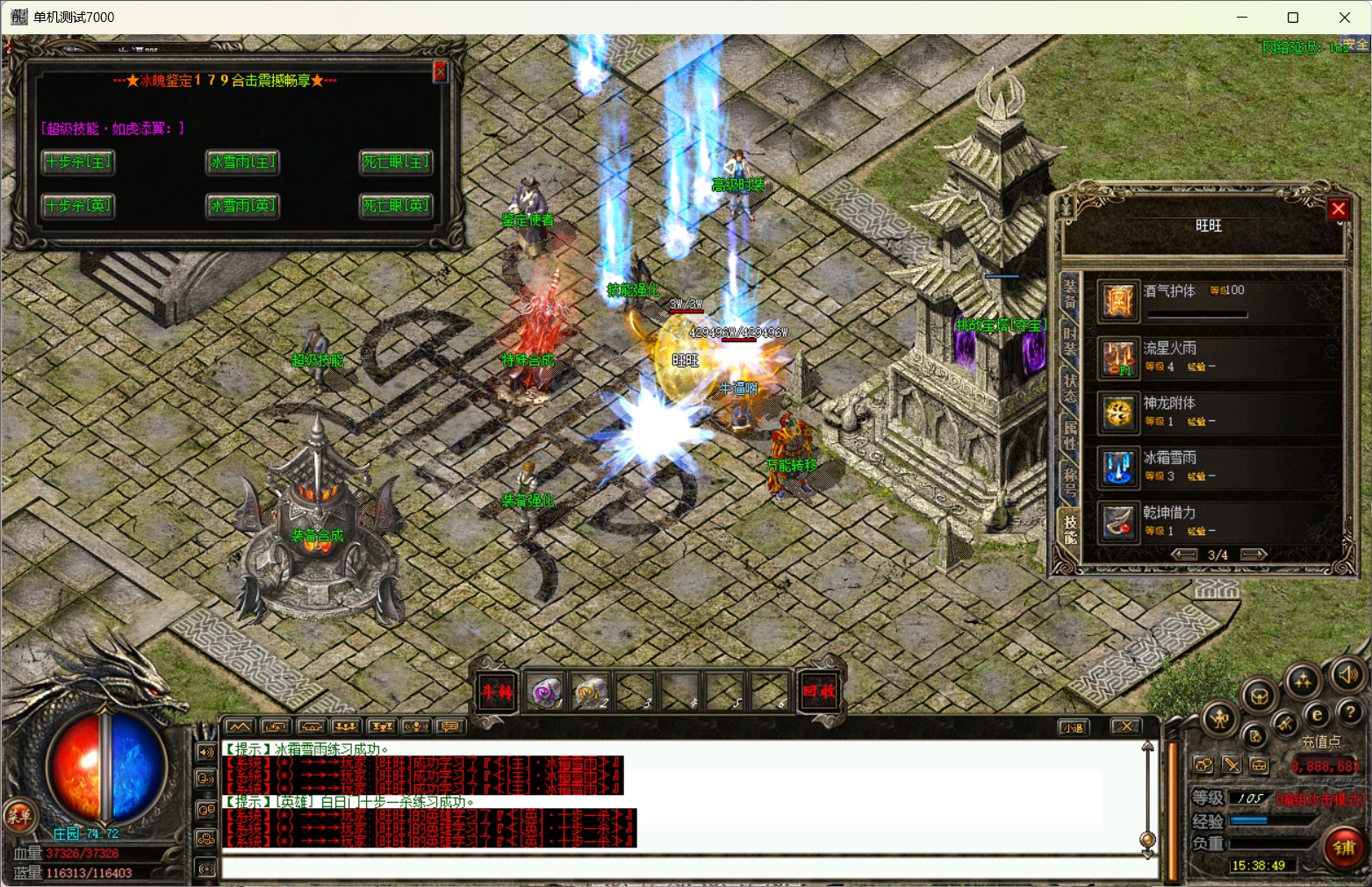This screenshot has height=887, width=1372.
Task: Open the 属性 attributes tab
Action: [1069, 436]
